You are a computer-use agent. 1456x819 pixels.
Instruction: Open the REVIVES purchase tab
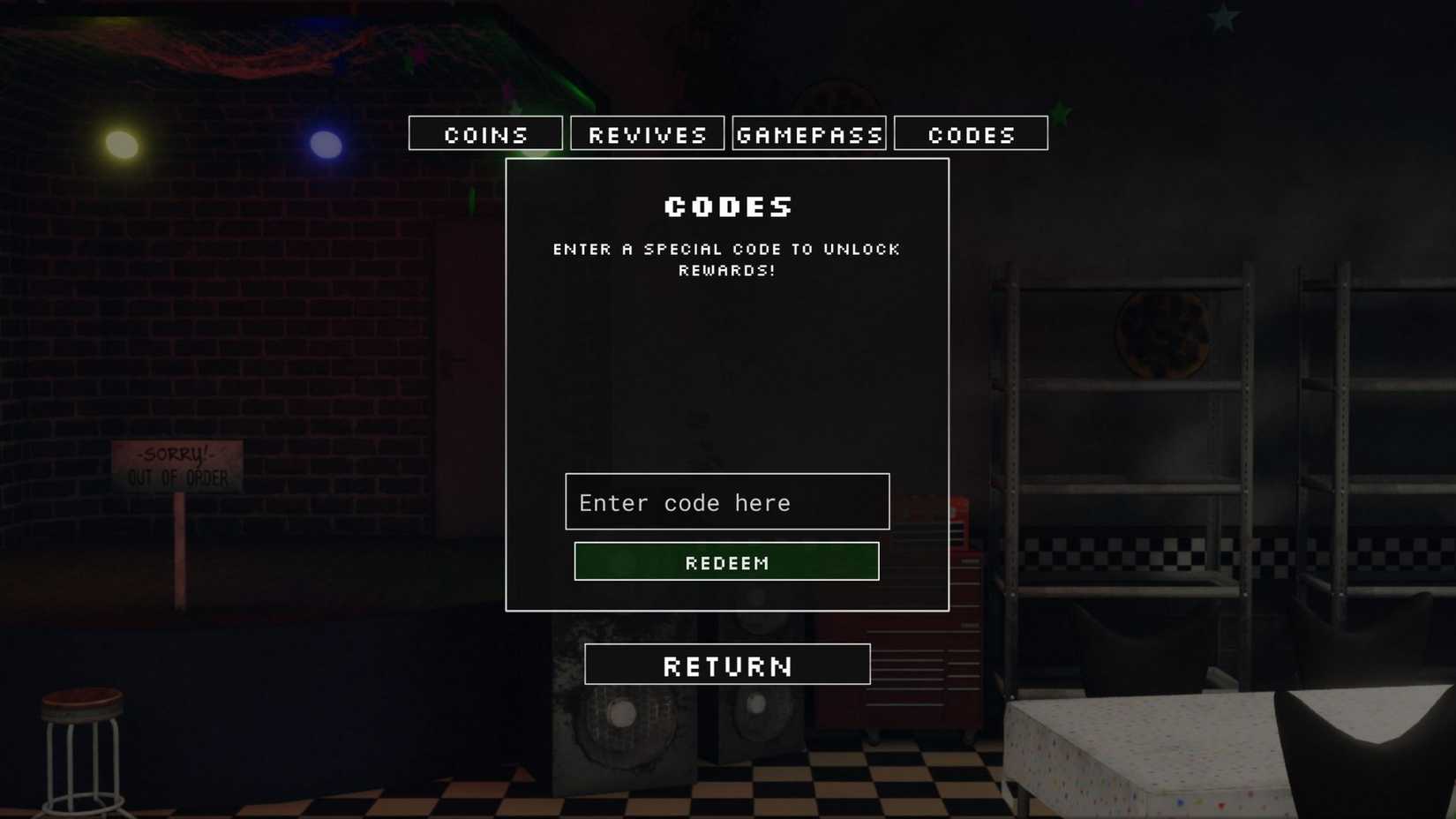click(x=647, y=133)
